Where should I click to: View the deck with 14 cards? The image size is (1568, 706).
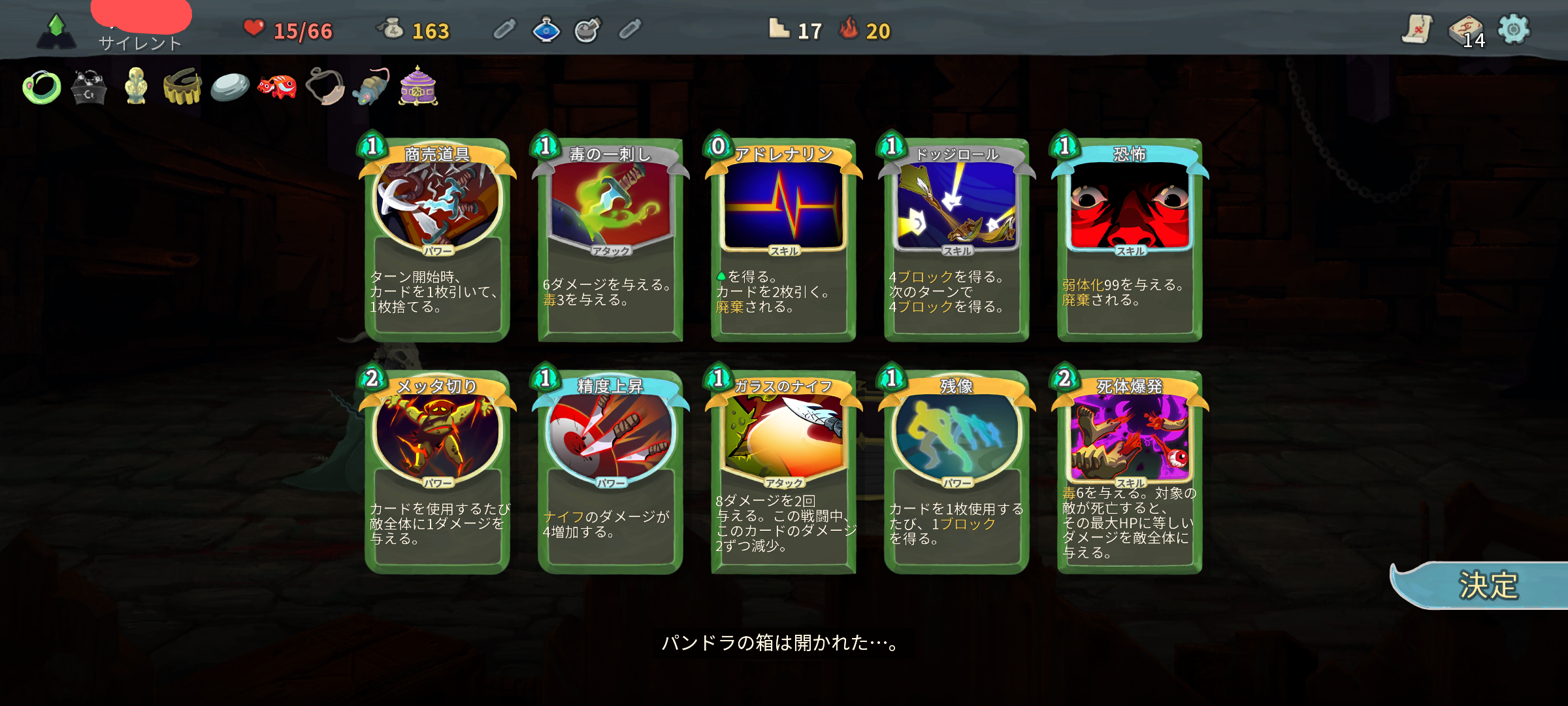pyautogui.click(x=1467, y=31)
